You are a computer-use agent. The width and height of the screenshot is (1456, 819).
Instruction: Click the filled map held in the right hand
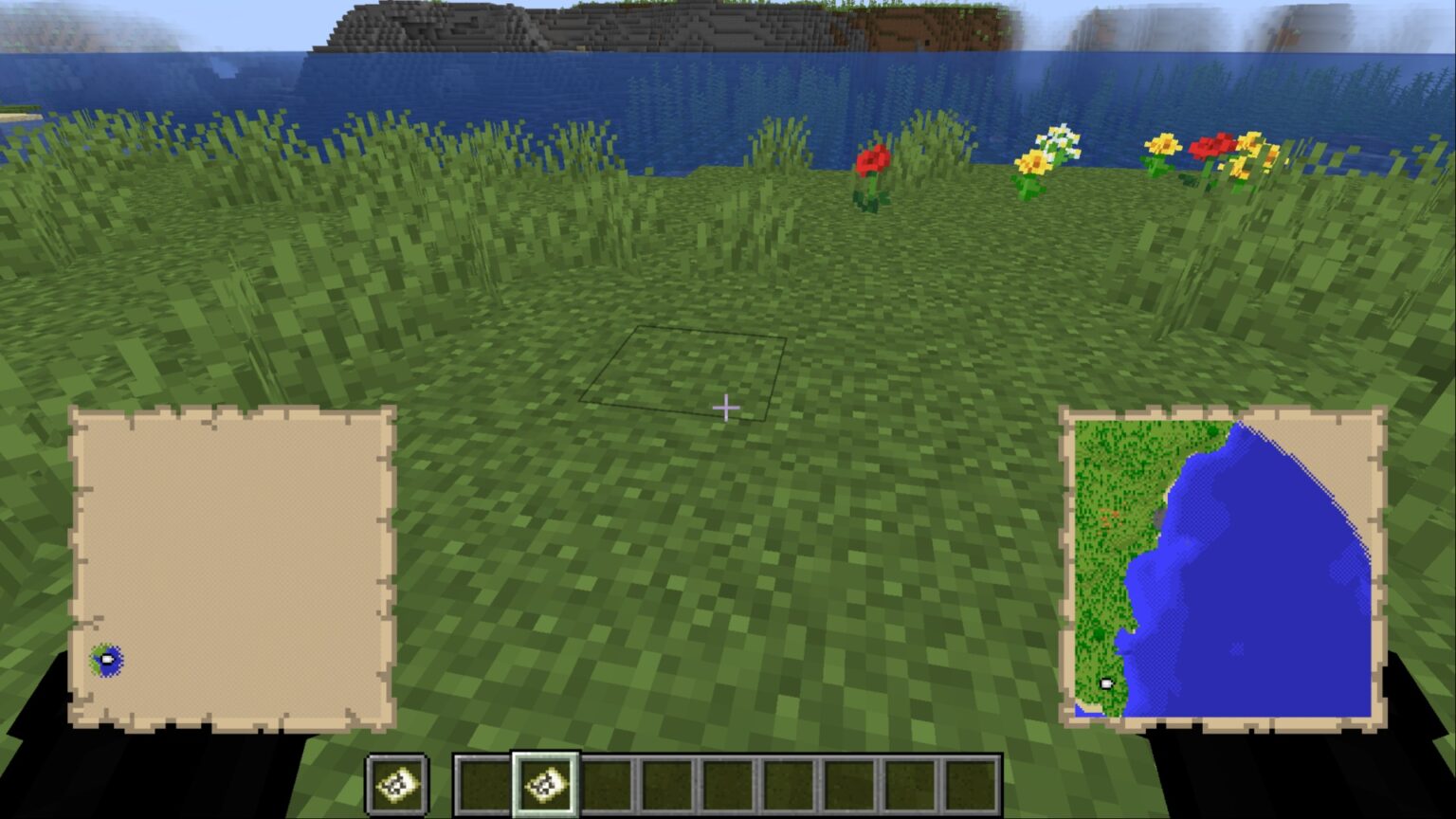pyautogui.click(x=1223, y=569)
